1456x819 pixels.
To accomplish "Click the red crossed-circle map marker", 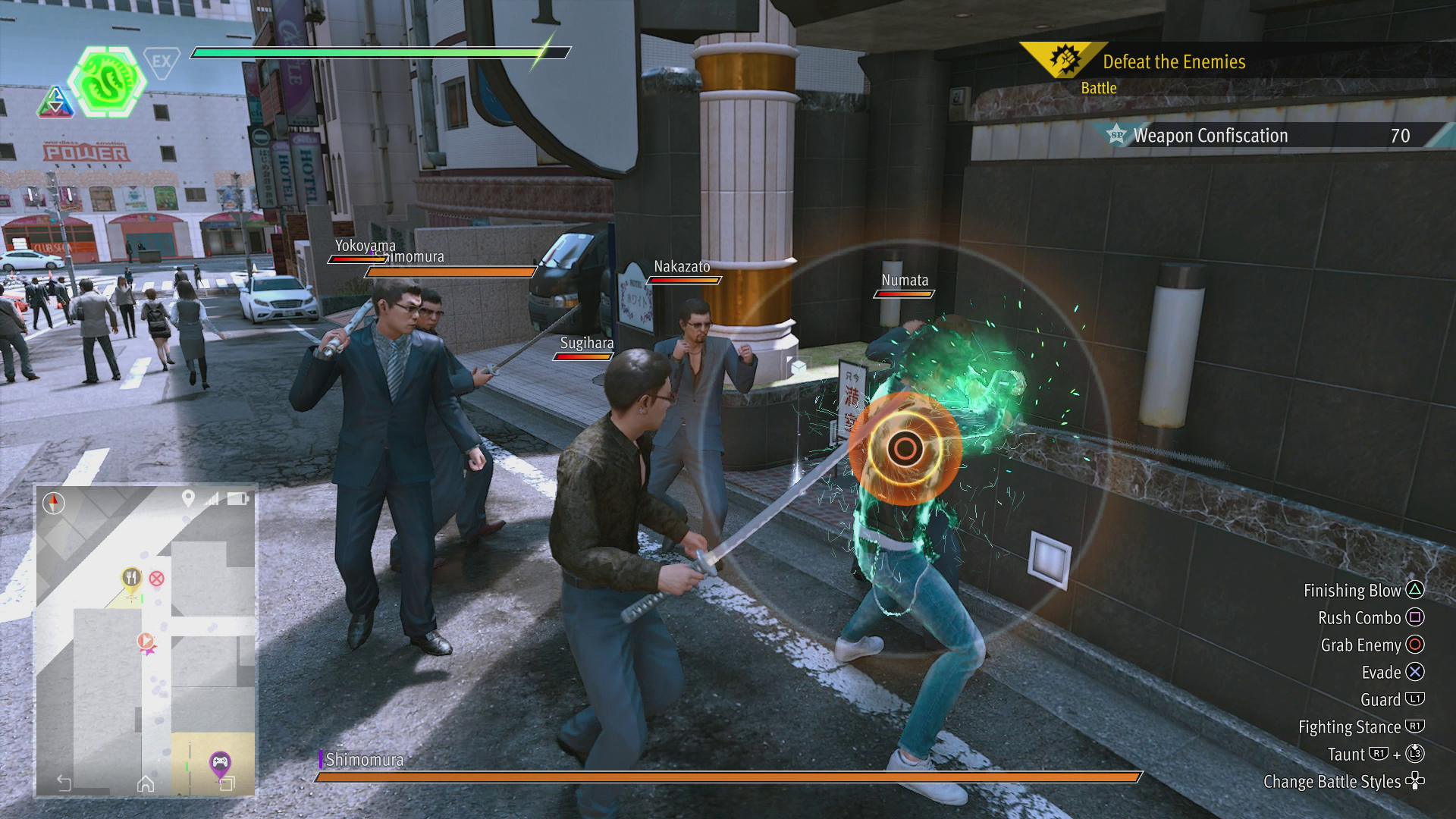I will (x=156, y=579).
